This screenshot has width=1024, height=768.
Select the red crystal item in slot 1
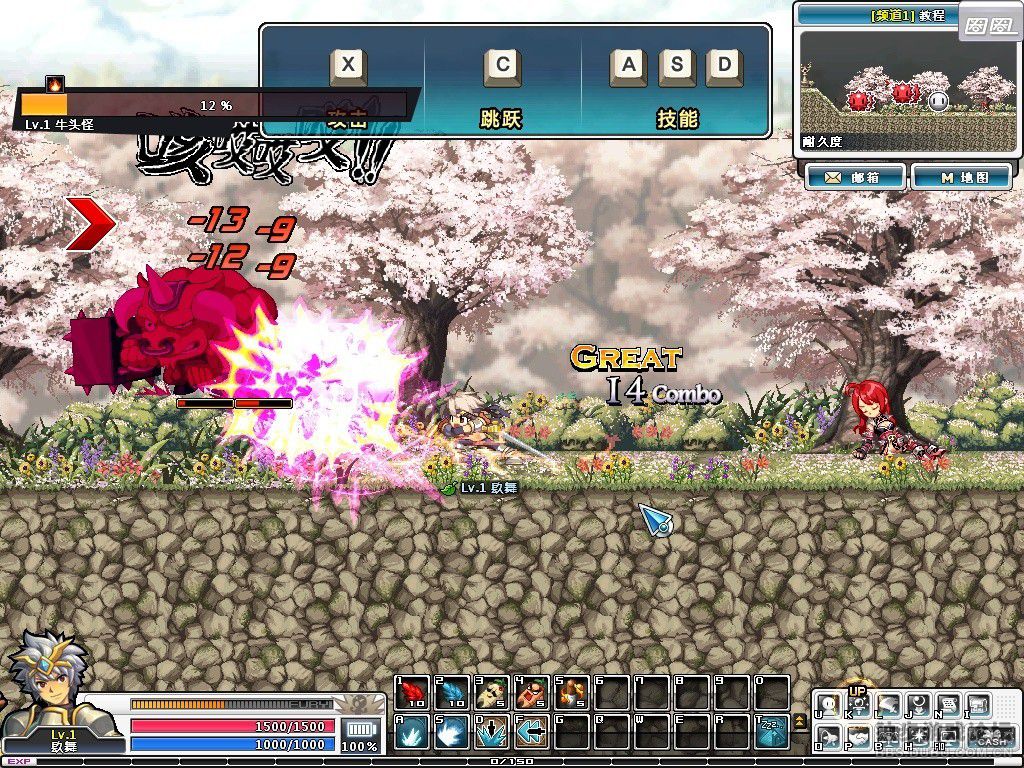(412, 692)
